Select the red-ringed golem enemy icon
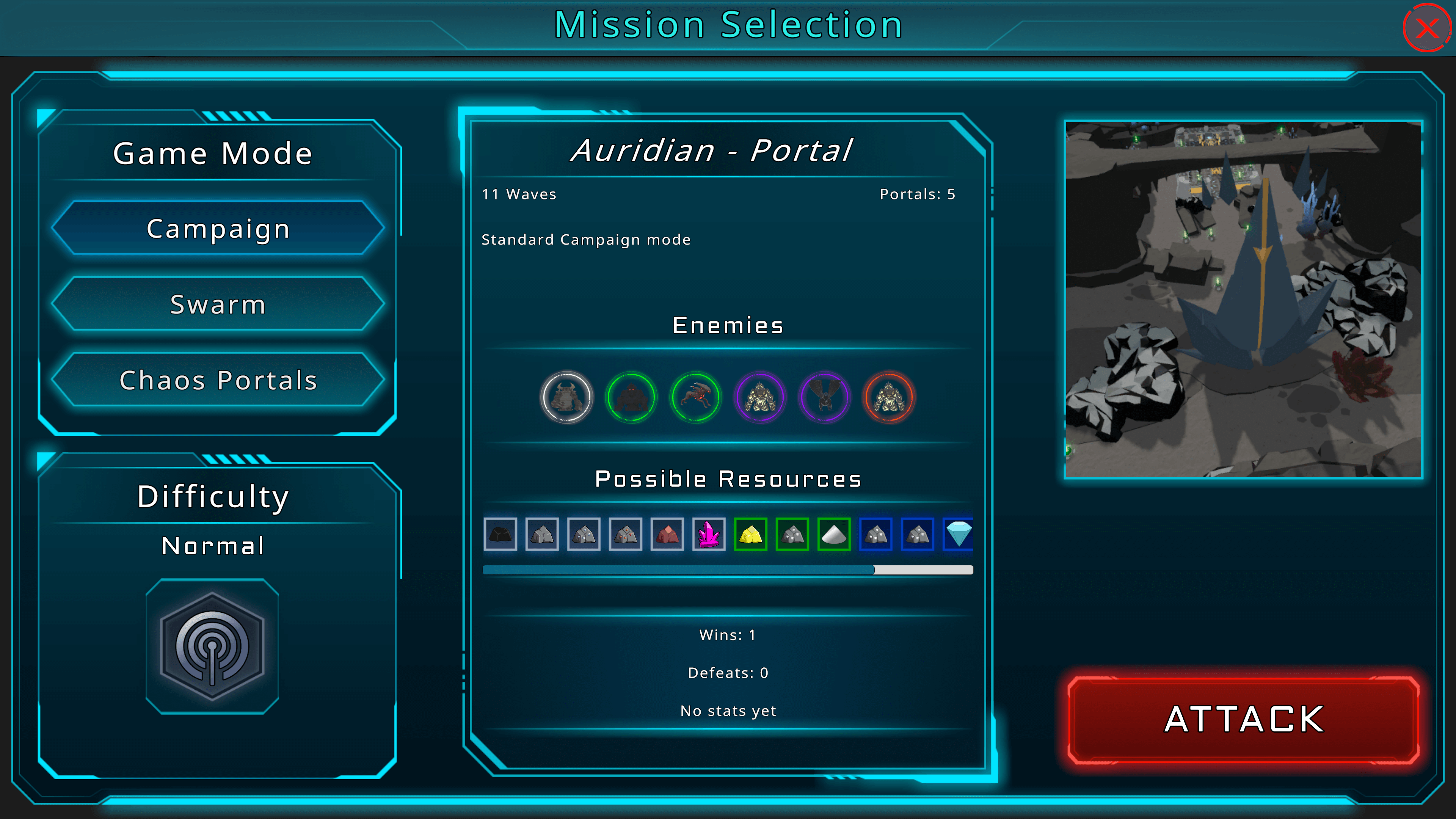This screenshot has width=1456, height=819. tap(889, 397)
